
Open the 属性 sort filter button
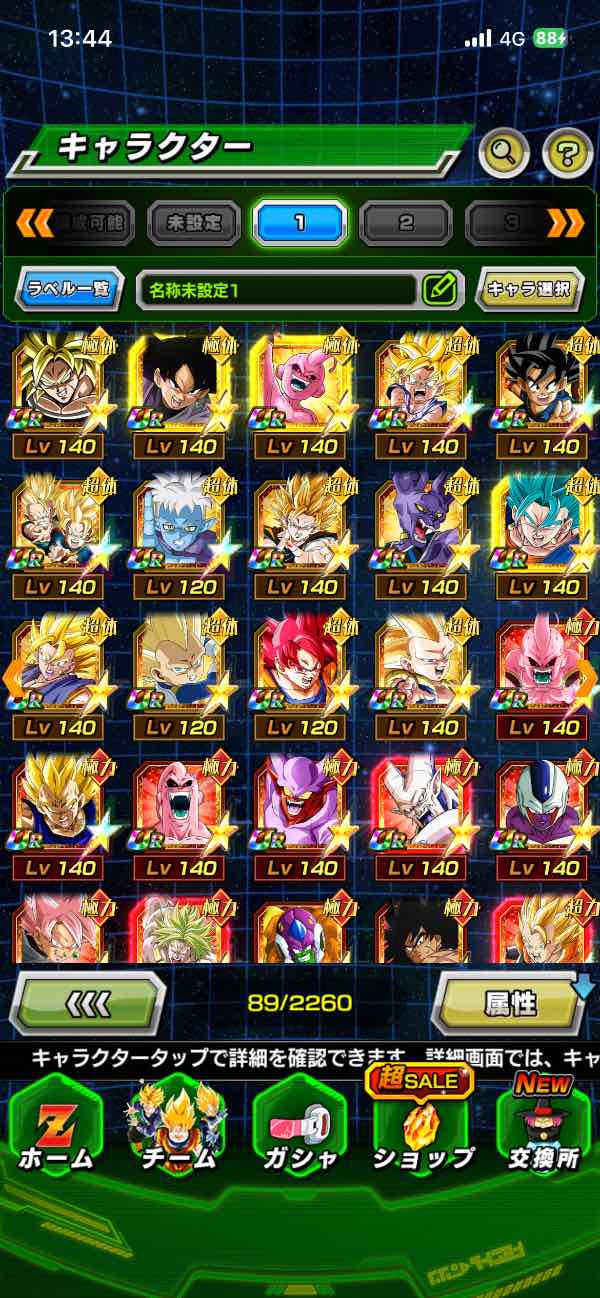[510, 1003]
